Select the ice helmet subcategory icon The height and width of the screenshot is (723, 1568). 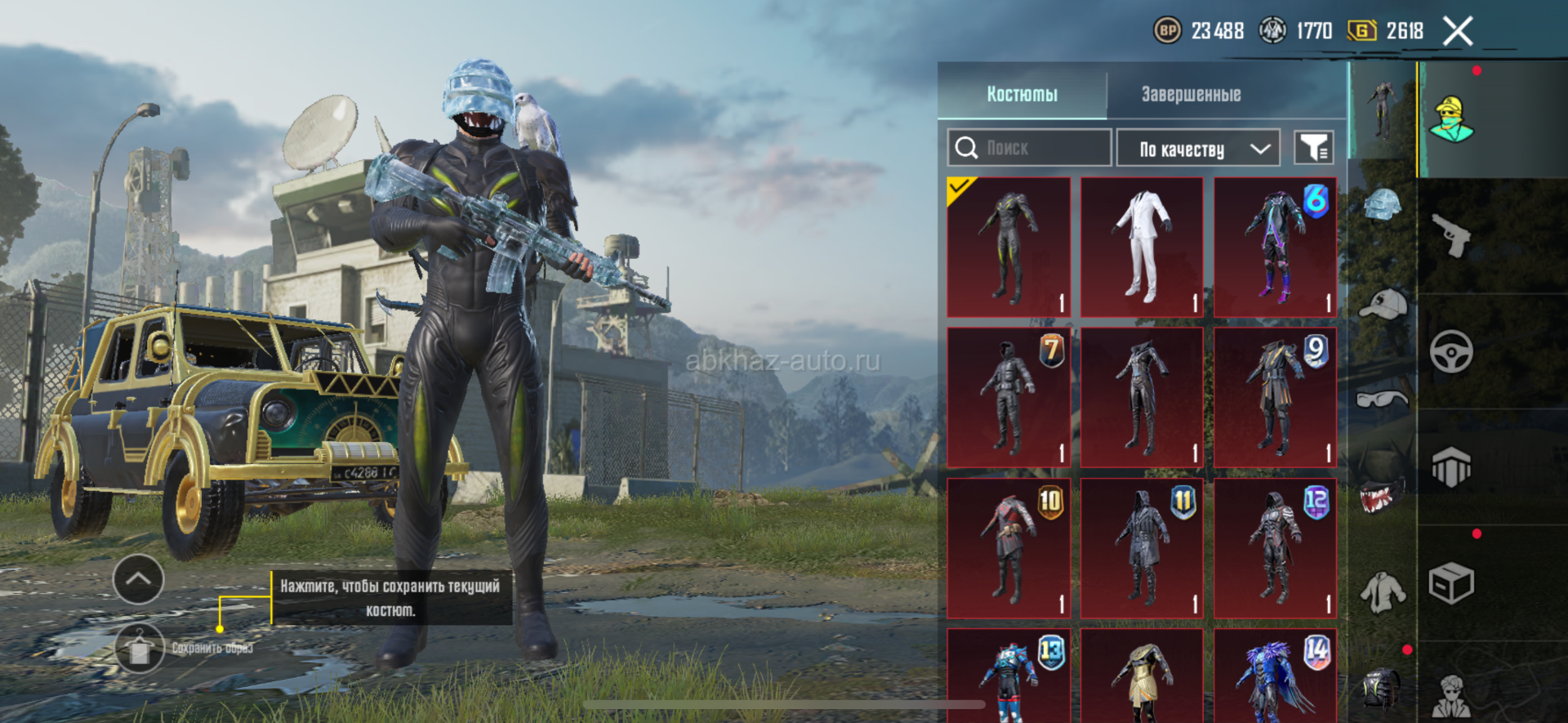[1382, 204]
